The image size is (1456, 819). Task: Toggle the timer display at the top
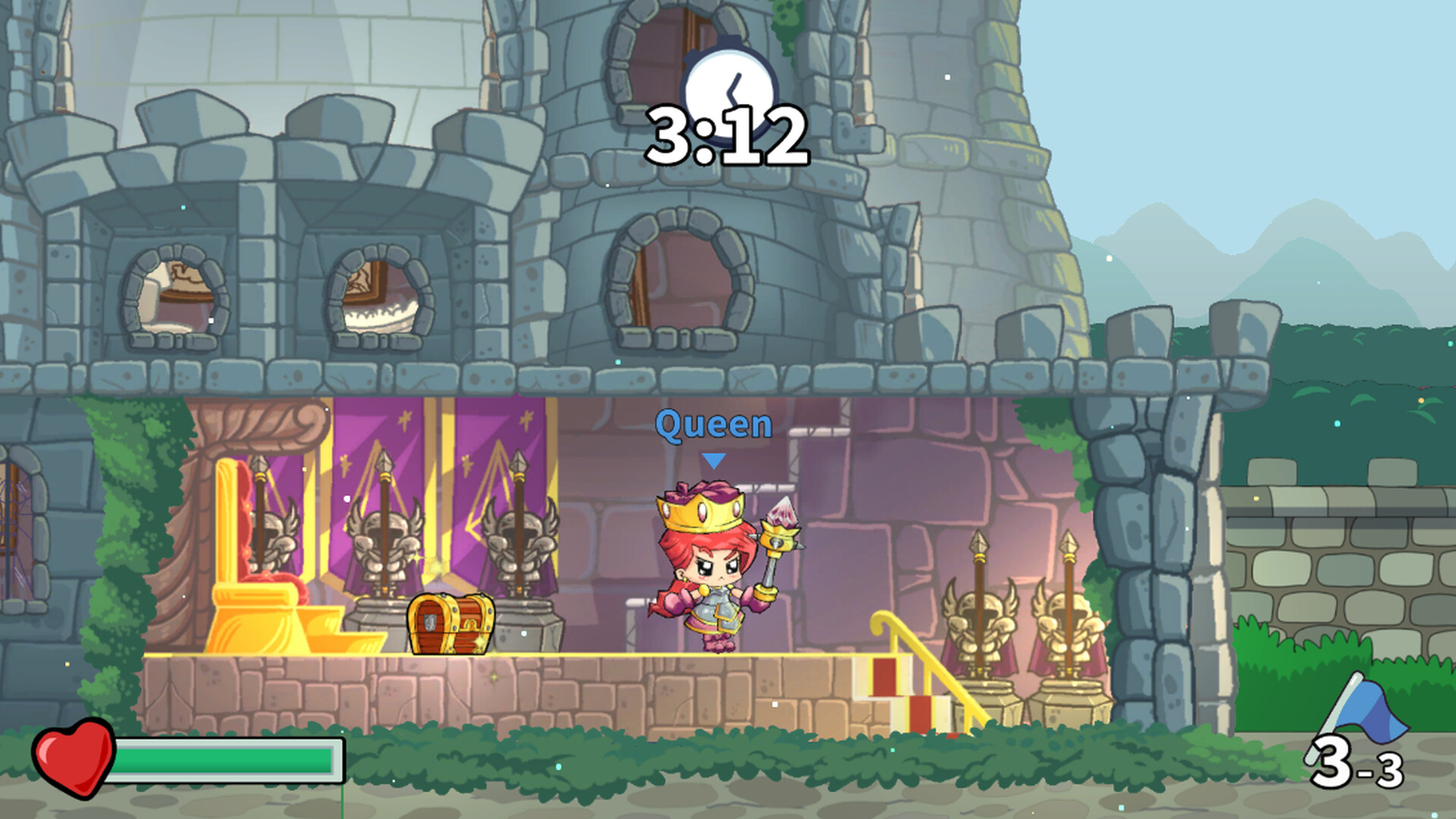(728, 136)
